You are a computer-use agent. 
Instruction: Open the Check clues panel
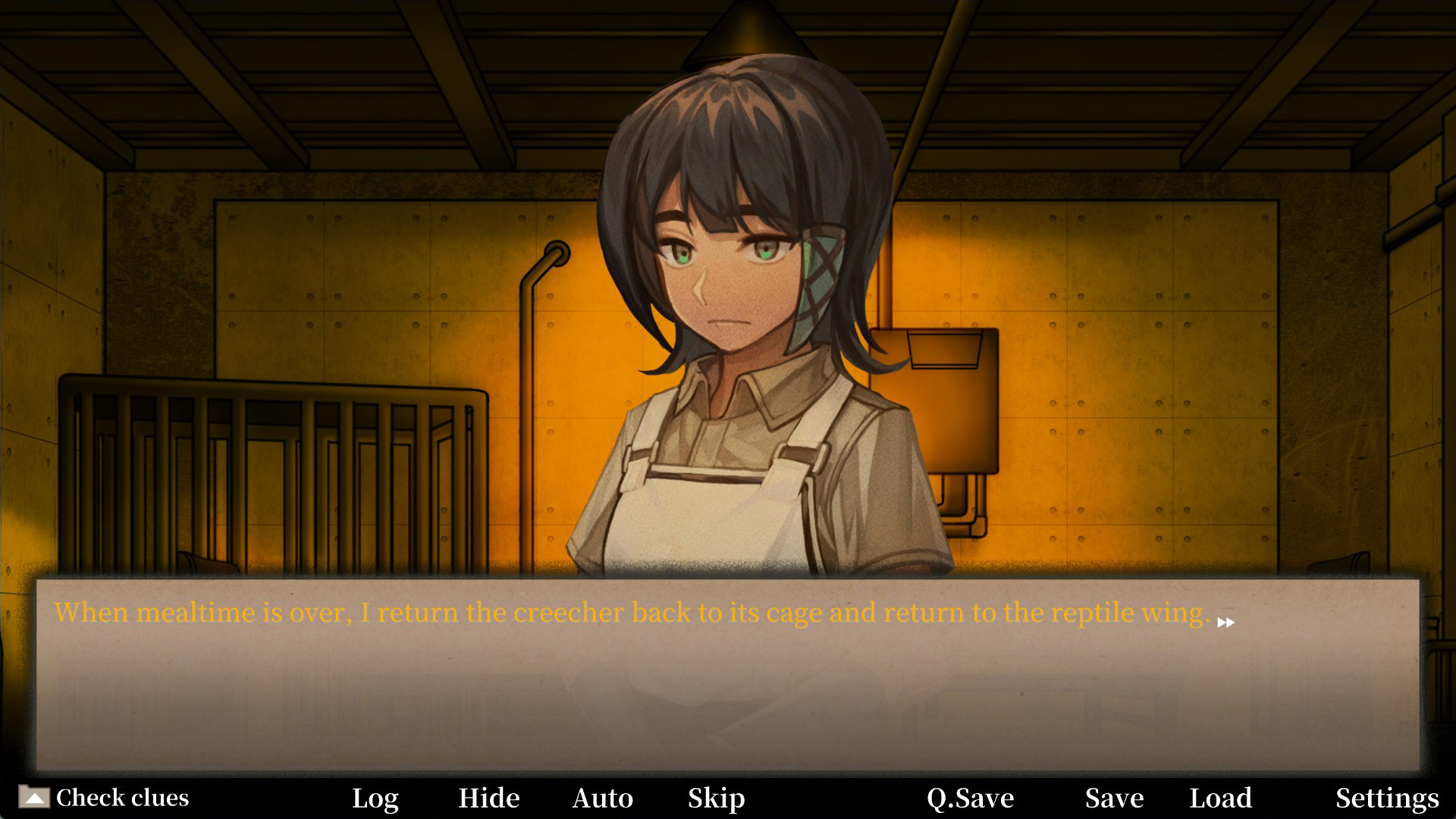coord(105,798)
